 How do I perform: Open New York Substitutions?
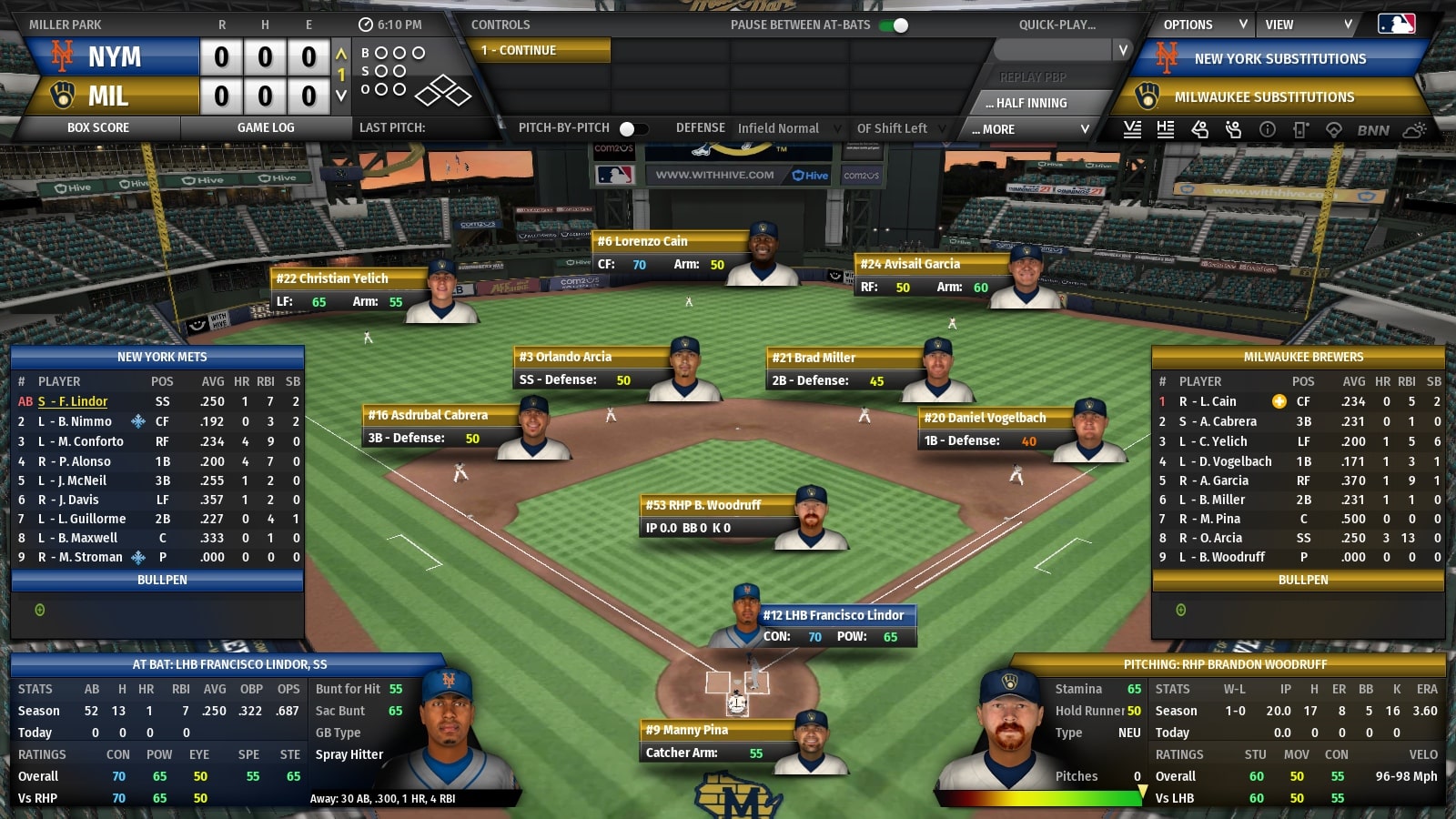1279,59
